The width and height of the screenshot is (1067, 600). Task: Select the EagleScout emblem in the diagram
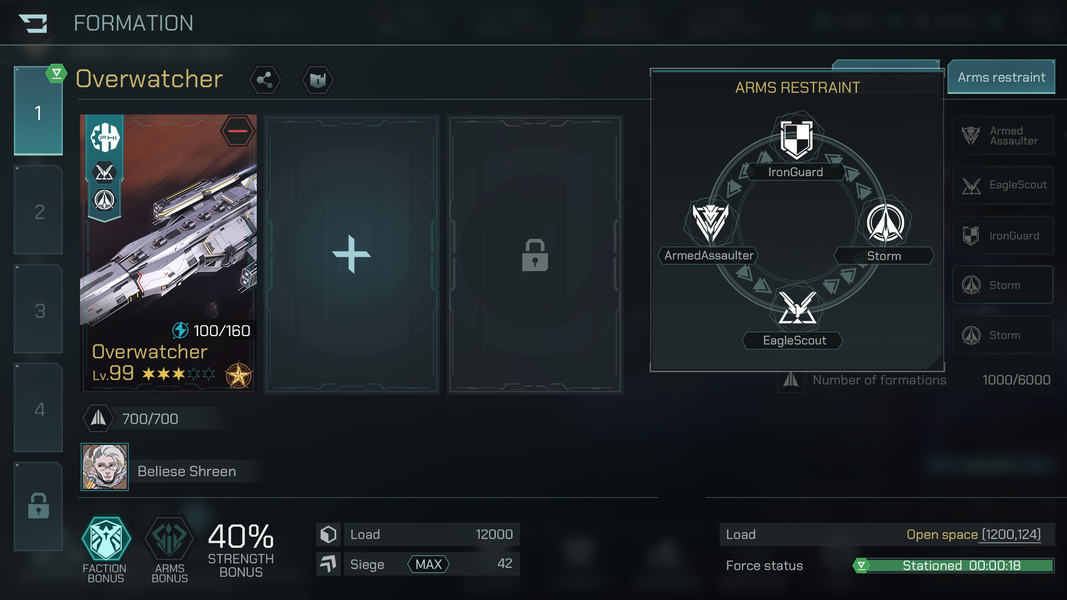tap(796, 308)
